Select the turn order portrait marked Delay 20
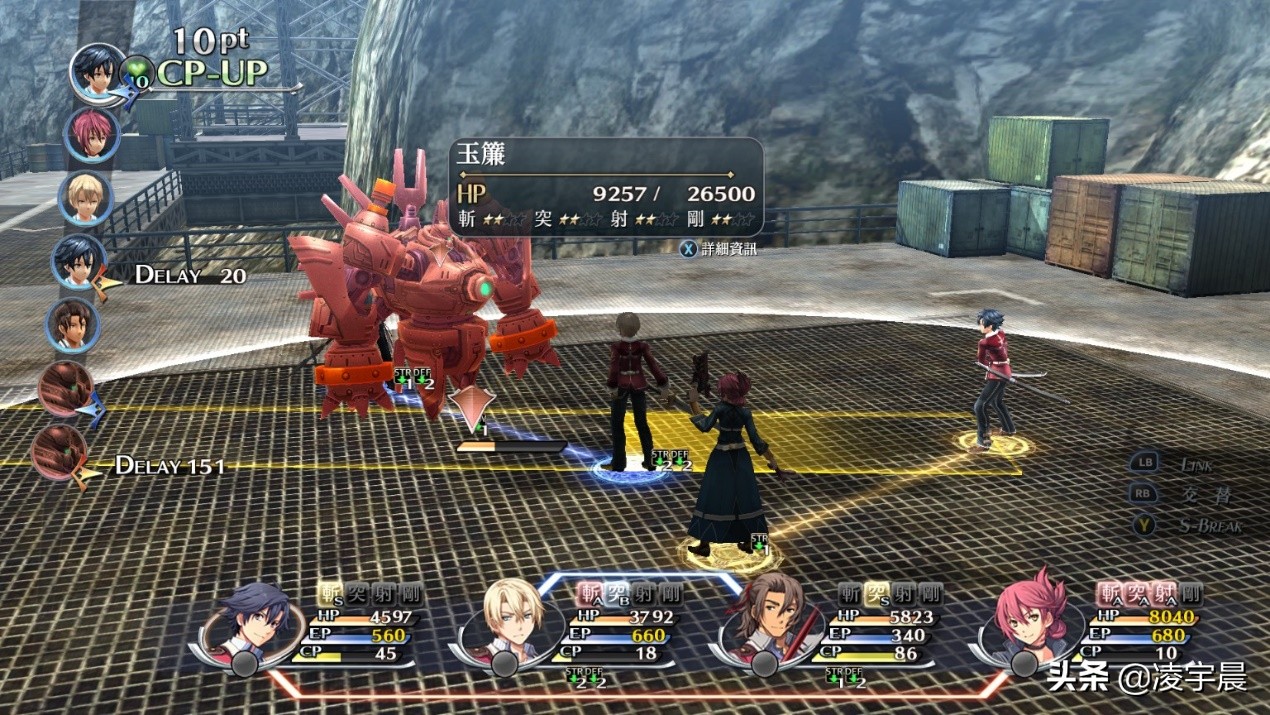The height and width of the screenshot is (715, 1270). [x=79, y=262]
